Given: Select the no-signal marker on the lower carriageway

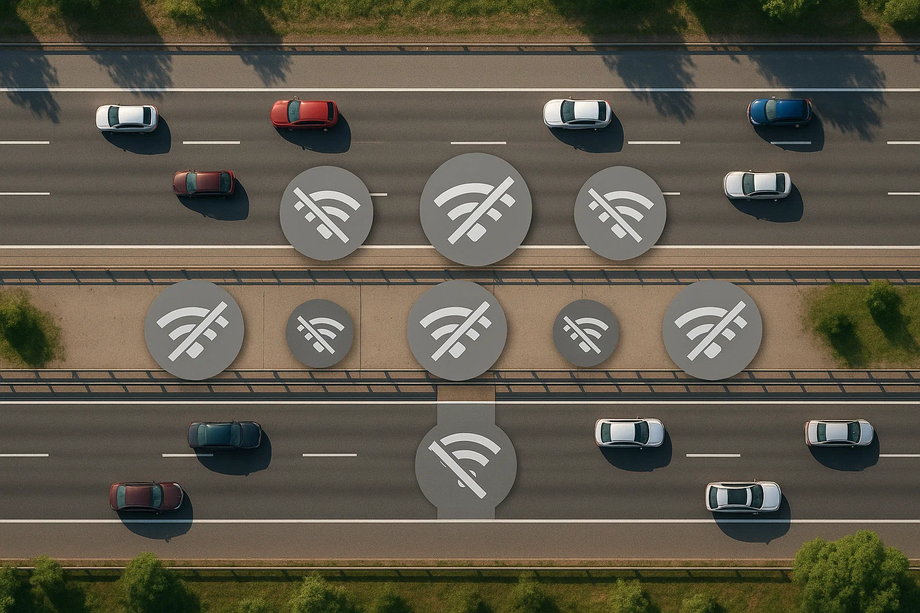Looking at the screenshot, I should (466, 463).
